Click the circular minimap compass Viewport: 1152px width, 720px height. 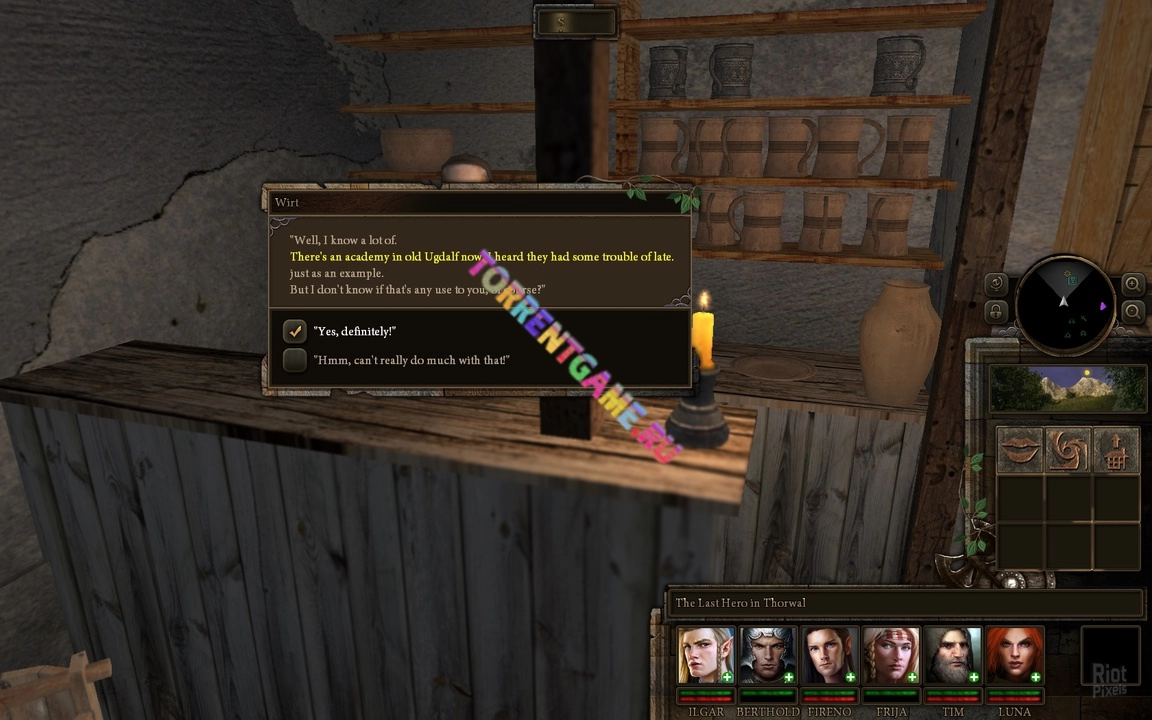[x=1064, y=304]
